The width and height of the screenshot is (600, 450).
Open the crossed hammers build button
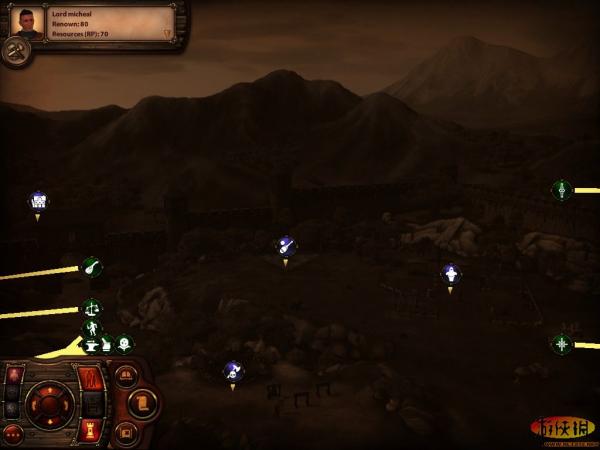pyautogui.click(x=16, y=53)
